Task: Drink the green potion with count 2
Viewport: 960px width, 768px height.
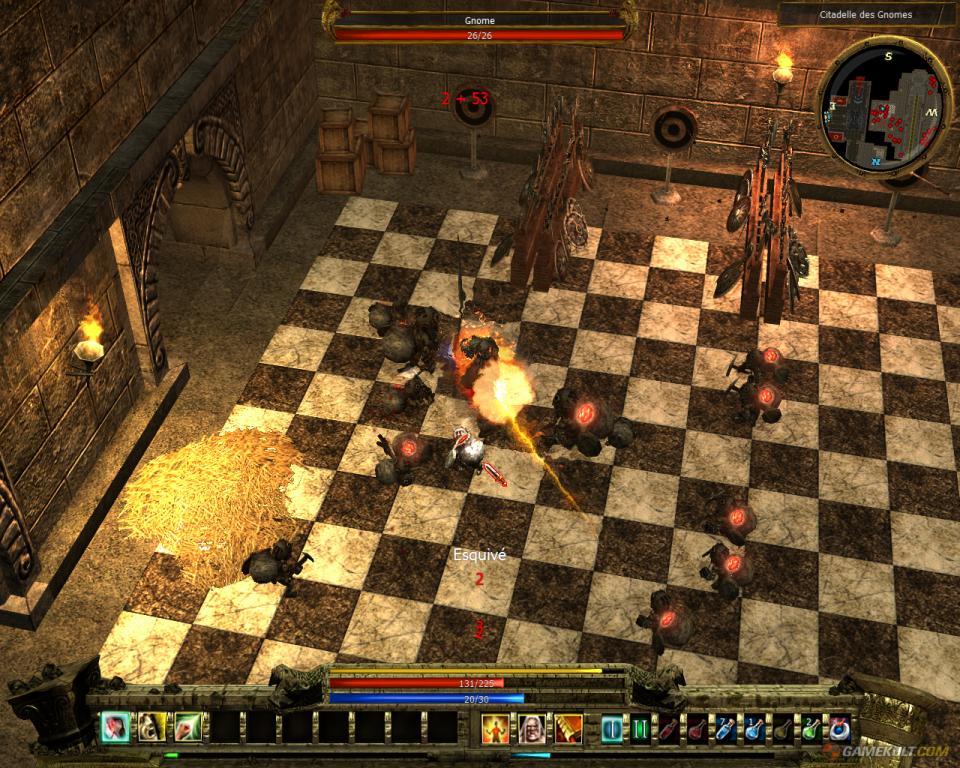Action: (811, 729)
